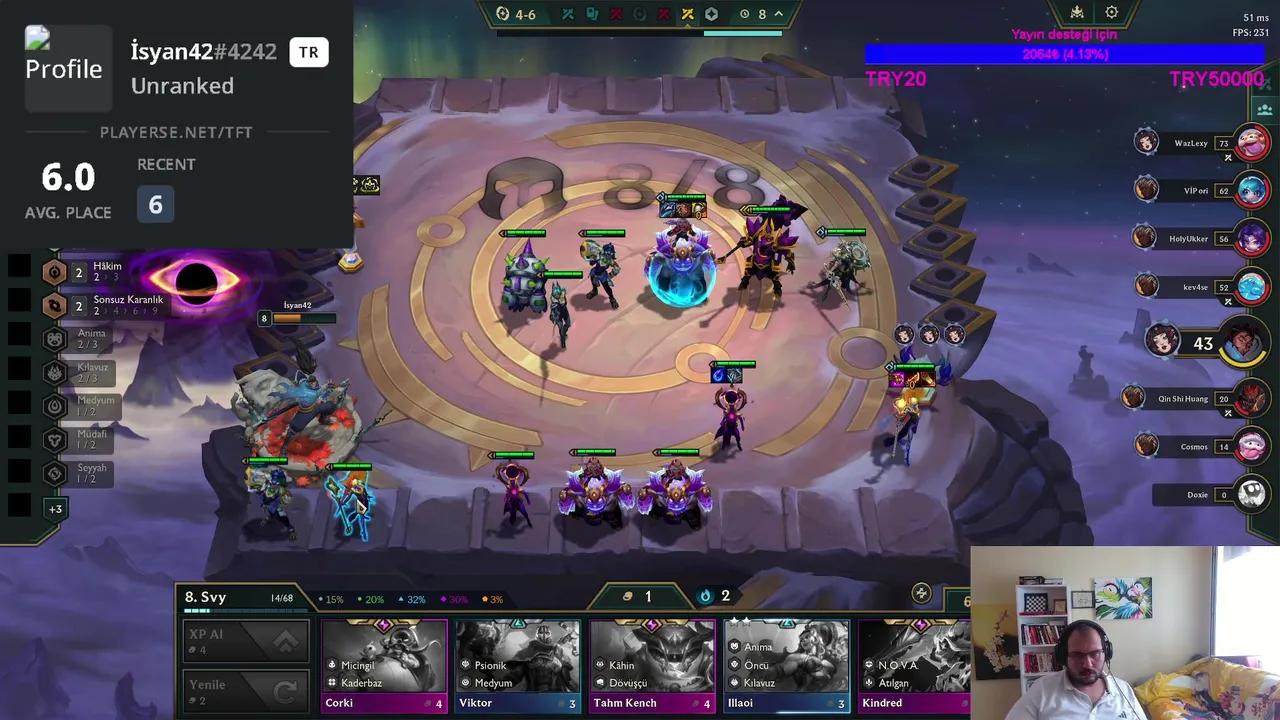Expand the +3 hidden traits
This screenshot has width=1280, height=720.
(x=55, y=509)
